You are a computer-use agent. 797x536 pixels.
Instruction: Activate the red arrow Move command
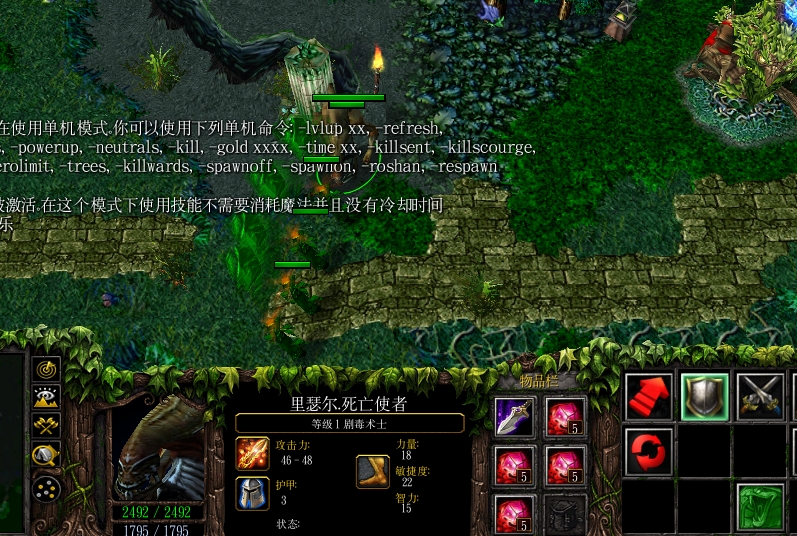tap(649, 397)
